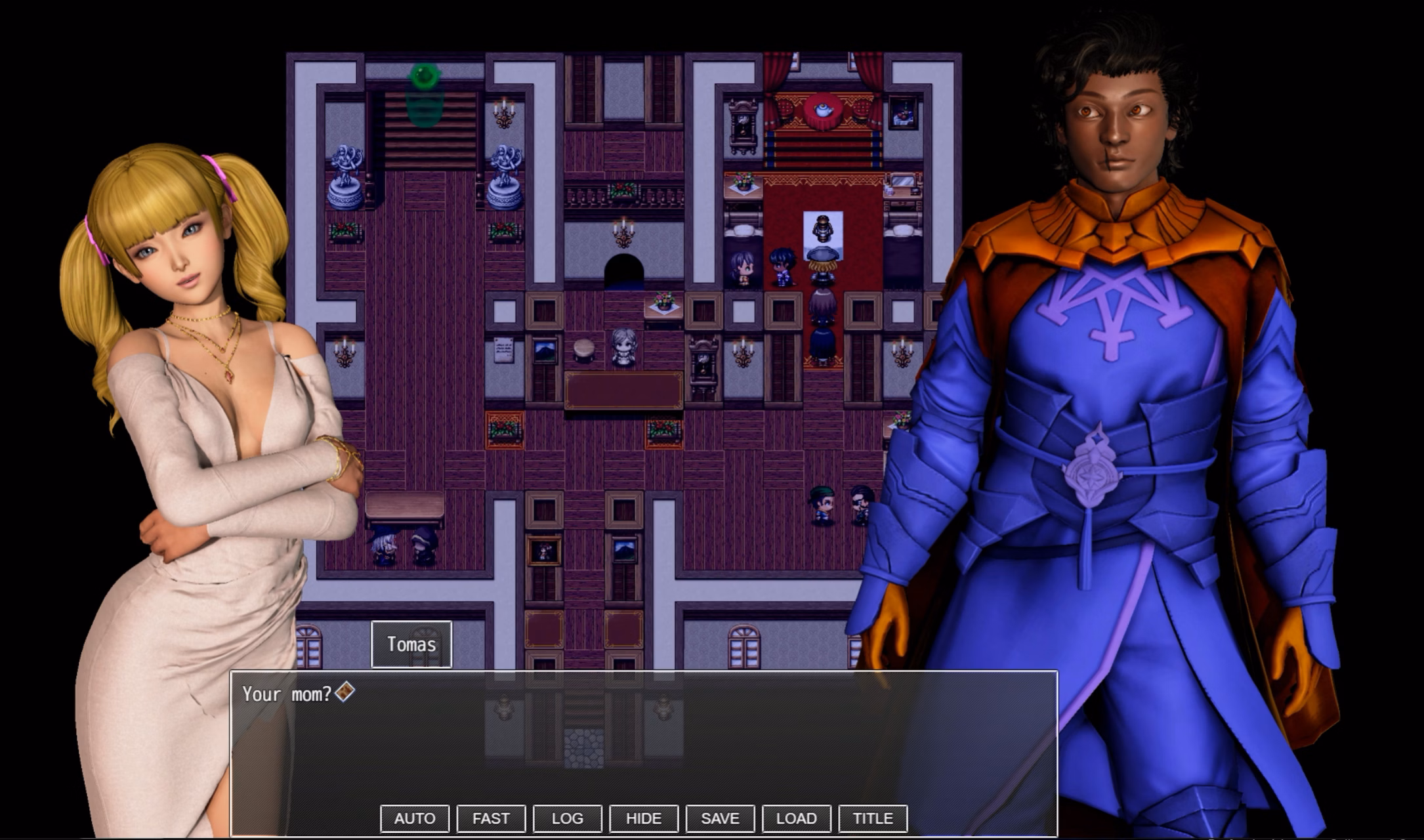Open the dialogue LOG

pos(567,818)
